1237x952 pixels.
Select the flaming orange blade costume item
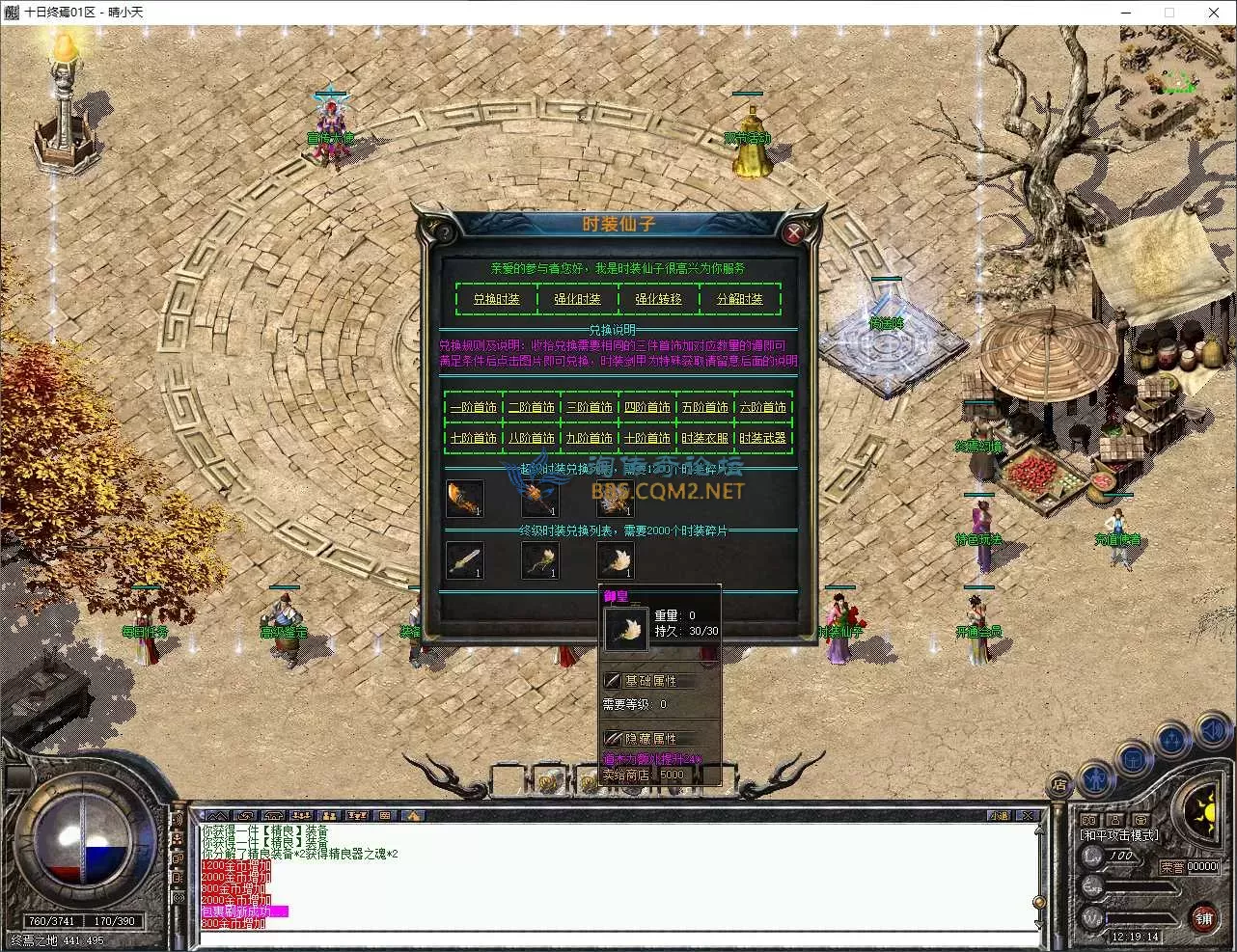464,498
